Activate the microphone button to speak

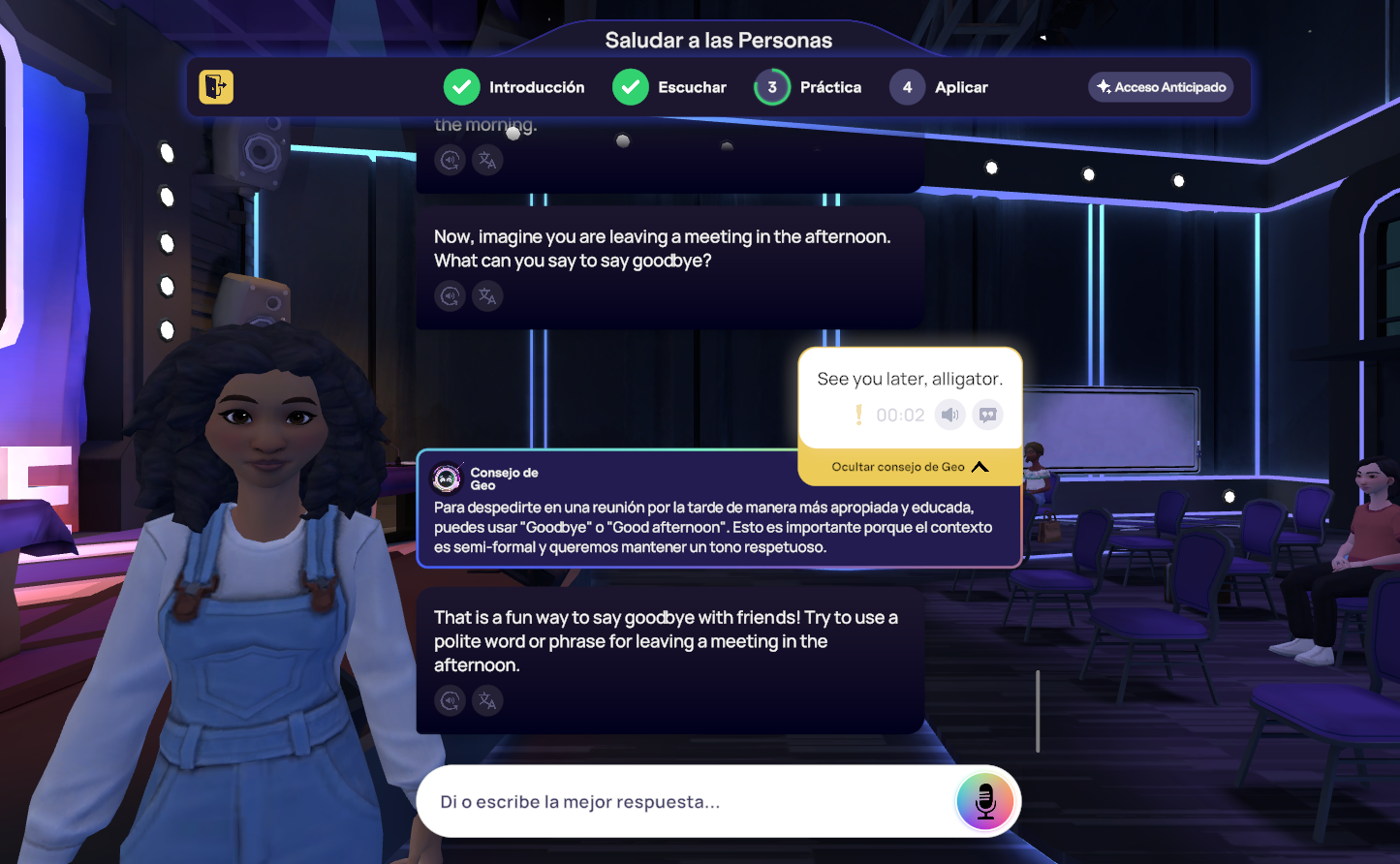(984, 802)
